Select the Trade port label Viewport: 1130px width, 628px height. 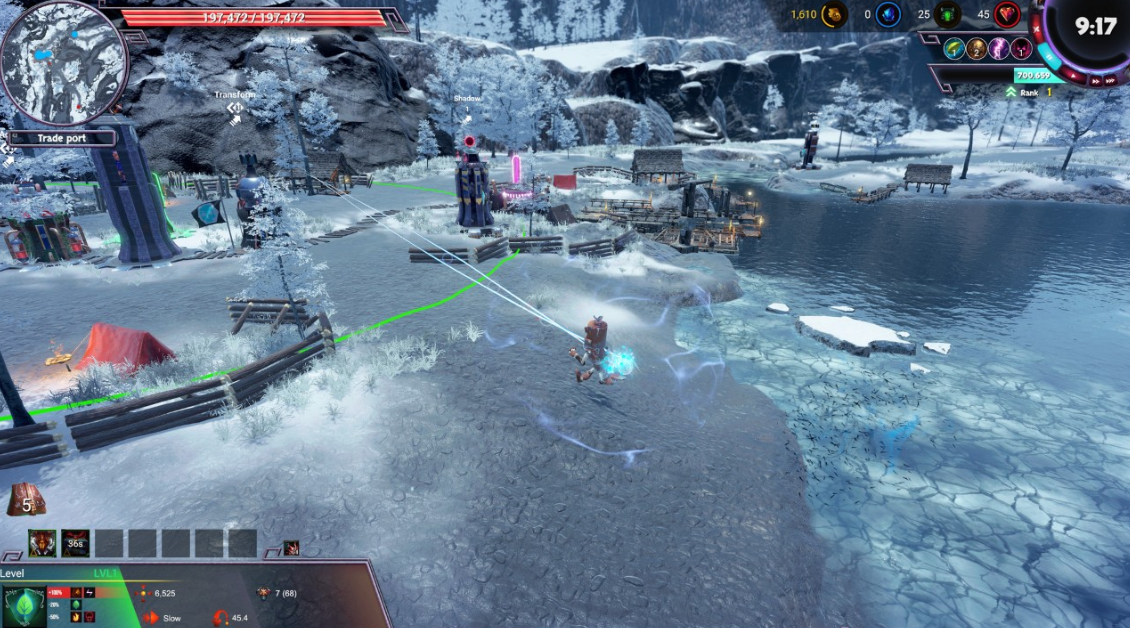point(63,139)
